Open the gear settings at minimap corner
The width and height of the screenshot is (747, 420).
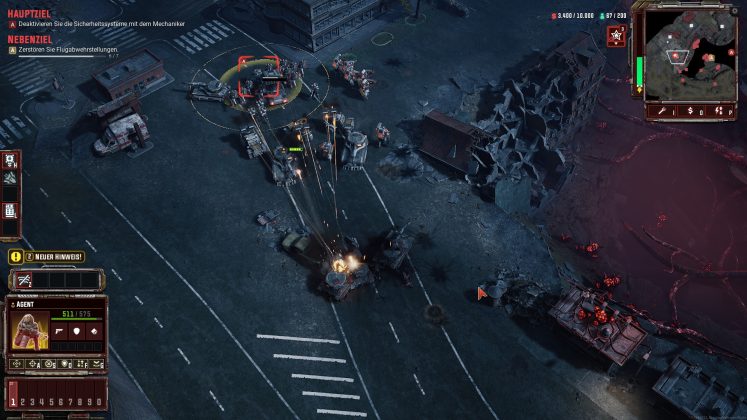736,10
